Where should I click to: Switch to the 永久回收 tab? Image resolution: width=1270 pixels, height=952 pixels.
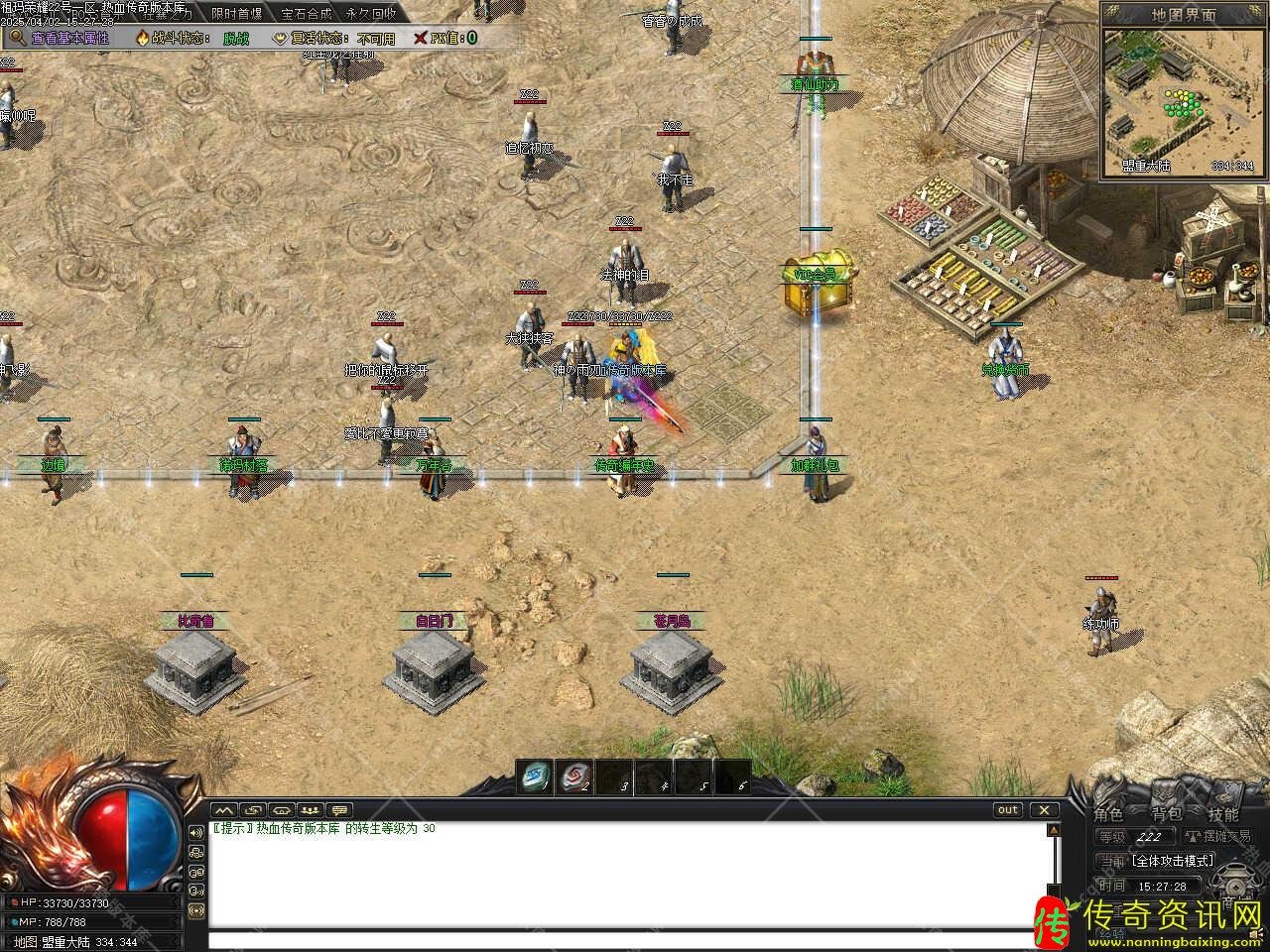click(x=371, y=14)
